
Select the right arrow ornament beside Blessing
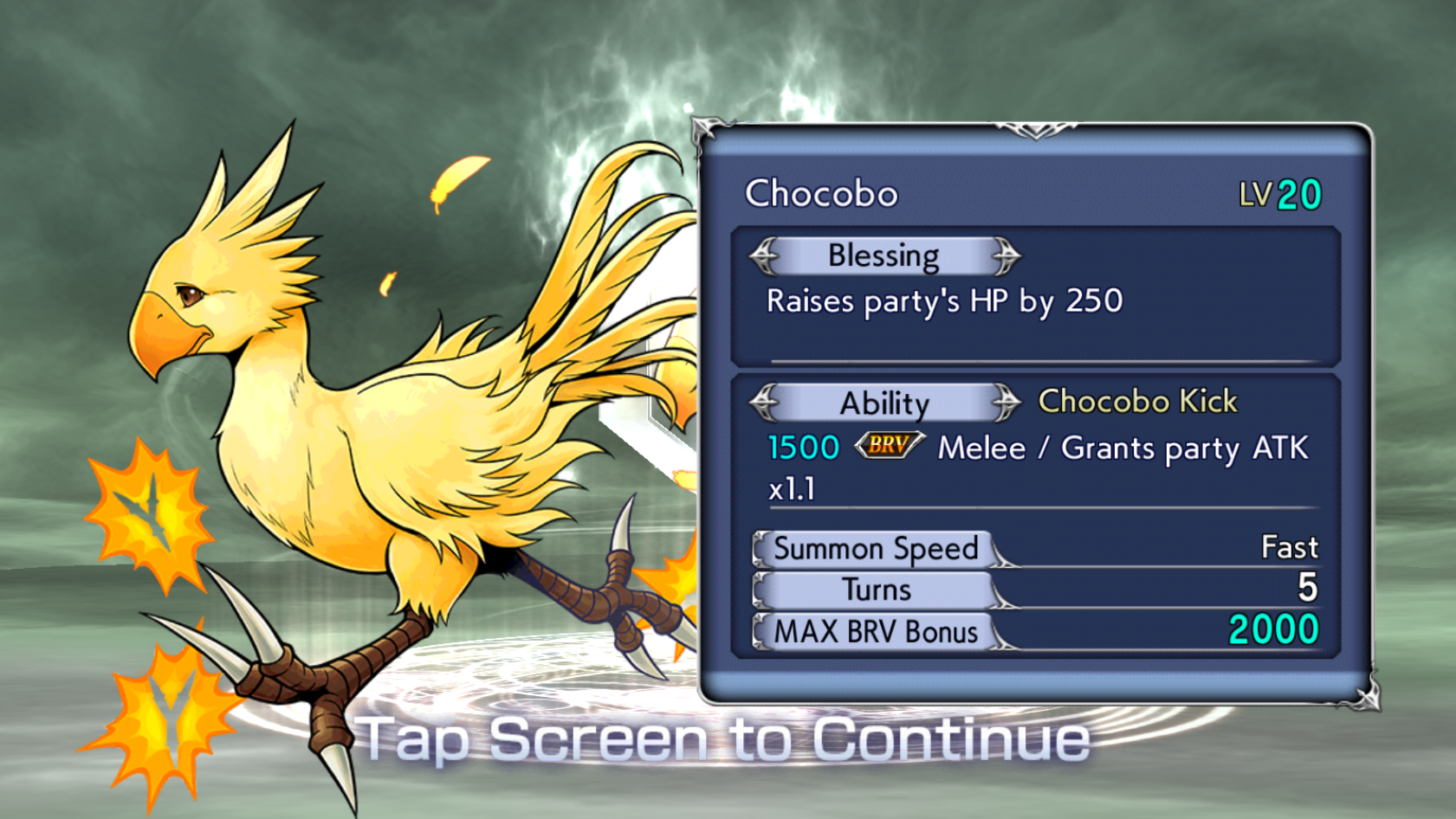[1007, 255]
